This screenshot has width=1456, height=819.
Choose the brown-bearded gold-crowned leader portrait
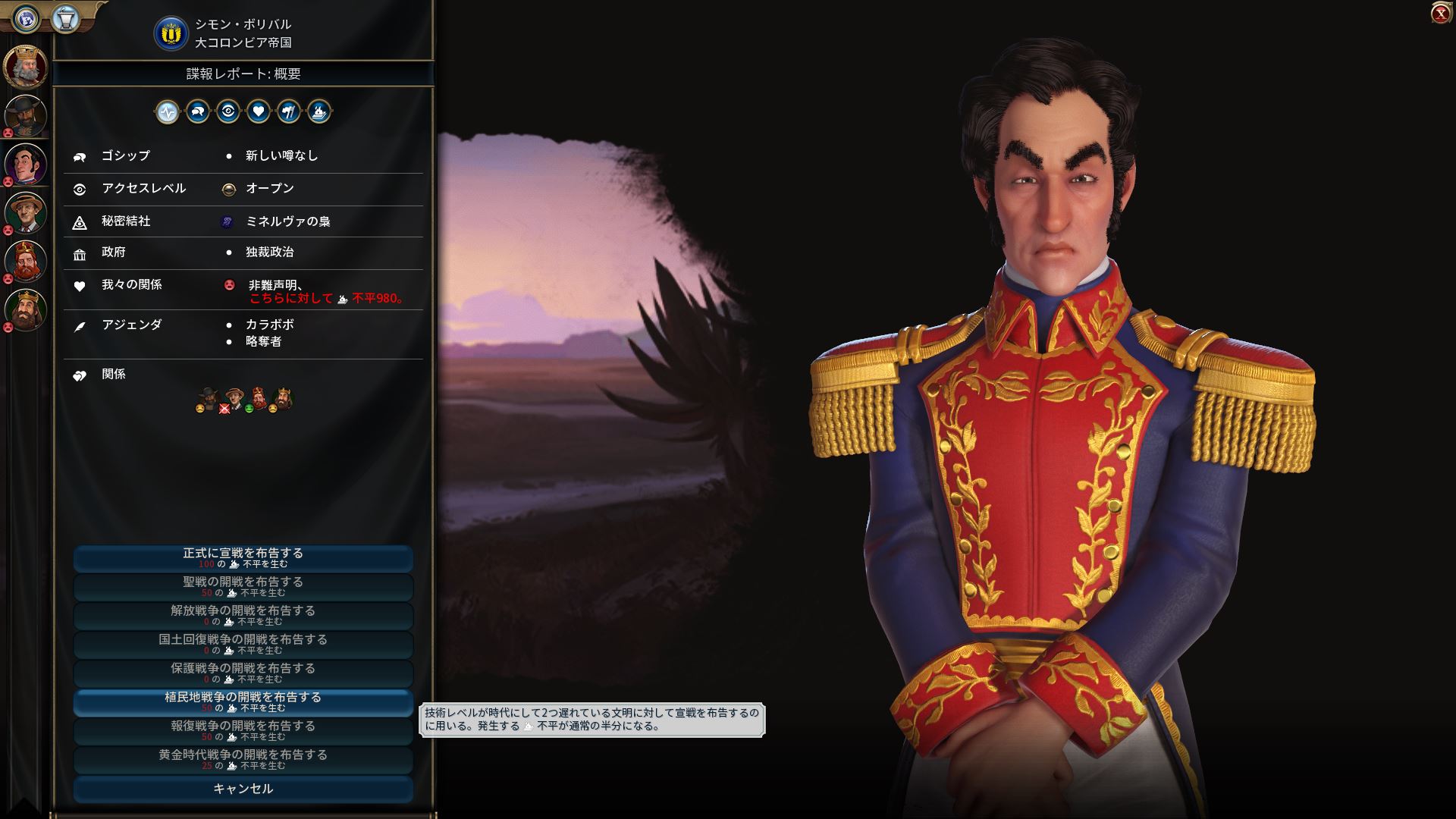pos(26,309)
